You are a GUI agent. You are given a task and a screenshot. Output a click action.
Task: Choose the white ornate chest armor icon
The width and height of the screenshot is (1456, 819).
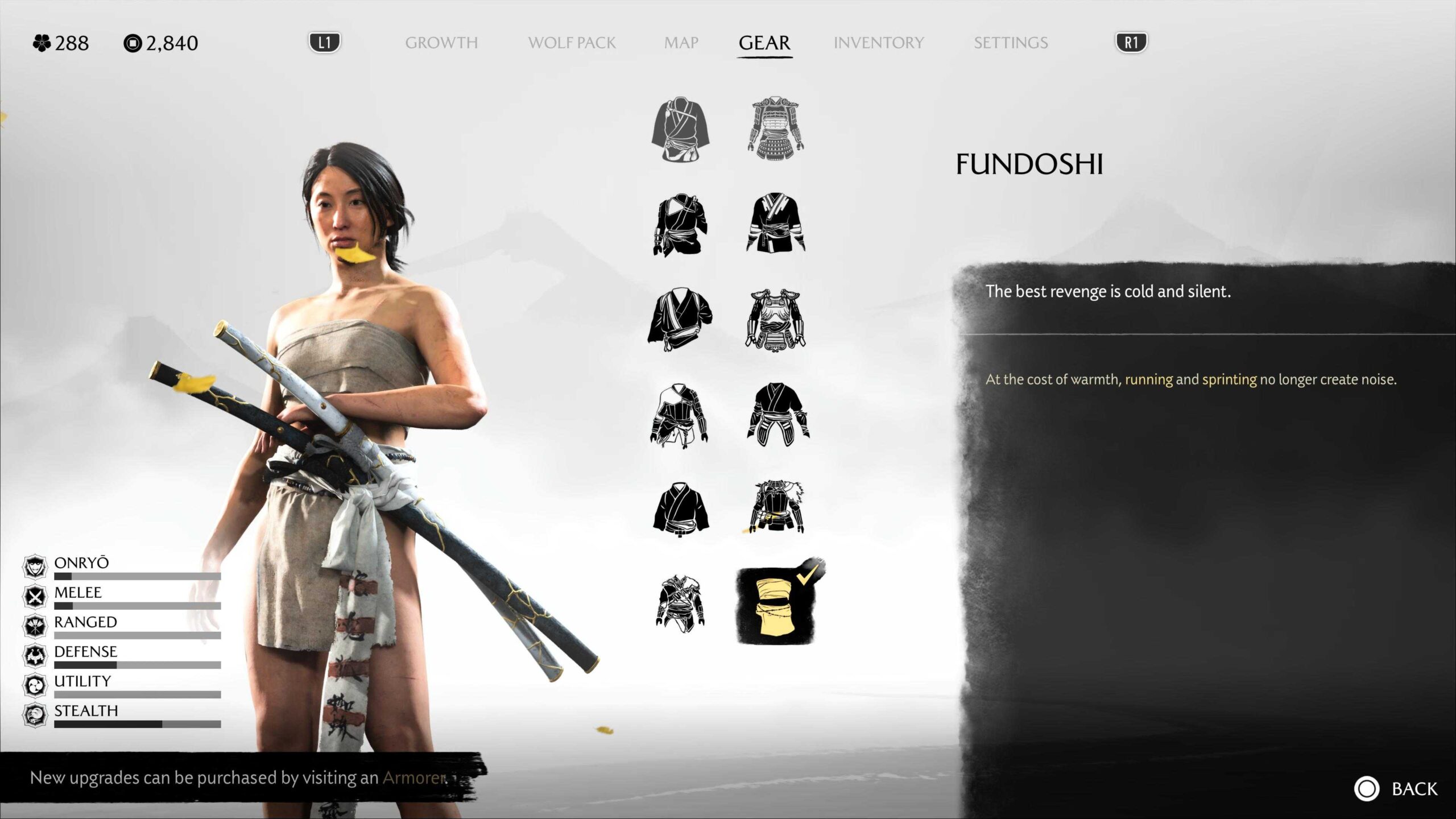(775, 318)
